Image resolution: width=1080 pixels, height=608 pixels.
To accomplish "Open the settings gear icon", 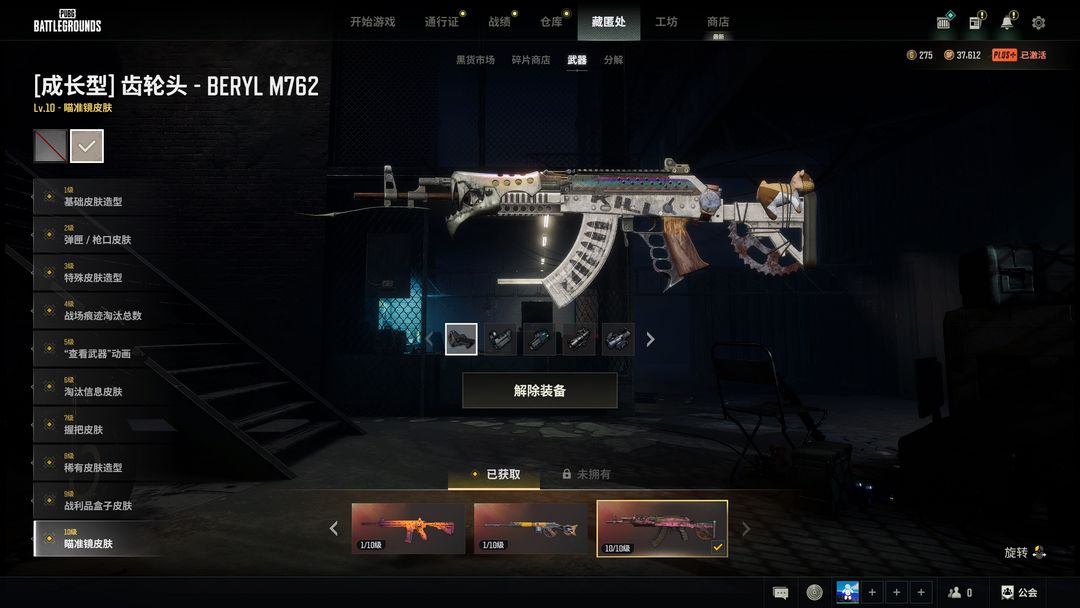I will (1038, 23).
